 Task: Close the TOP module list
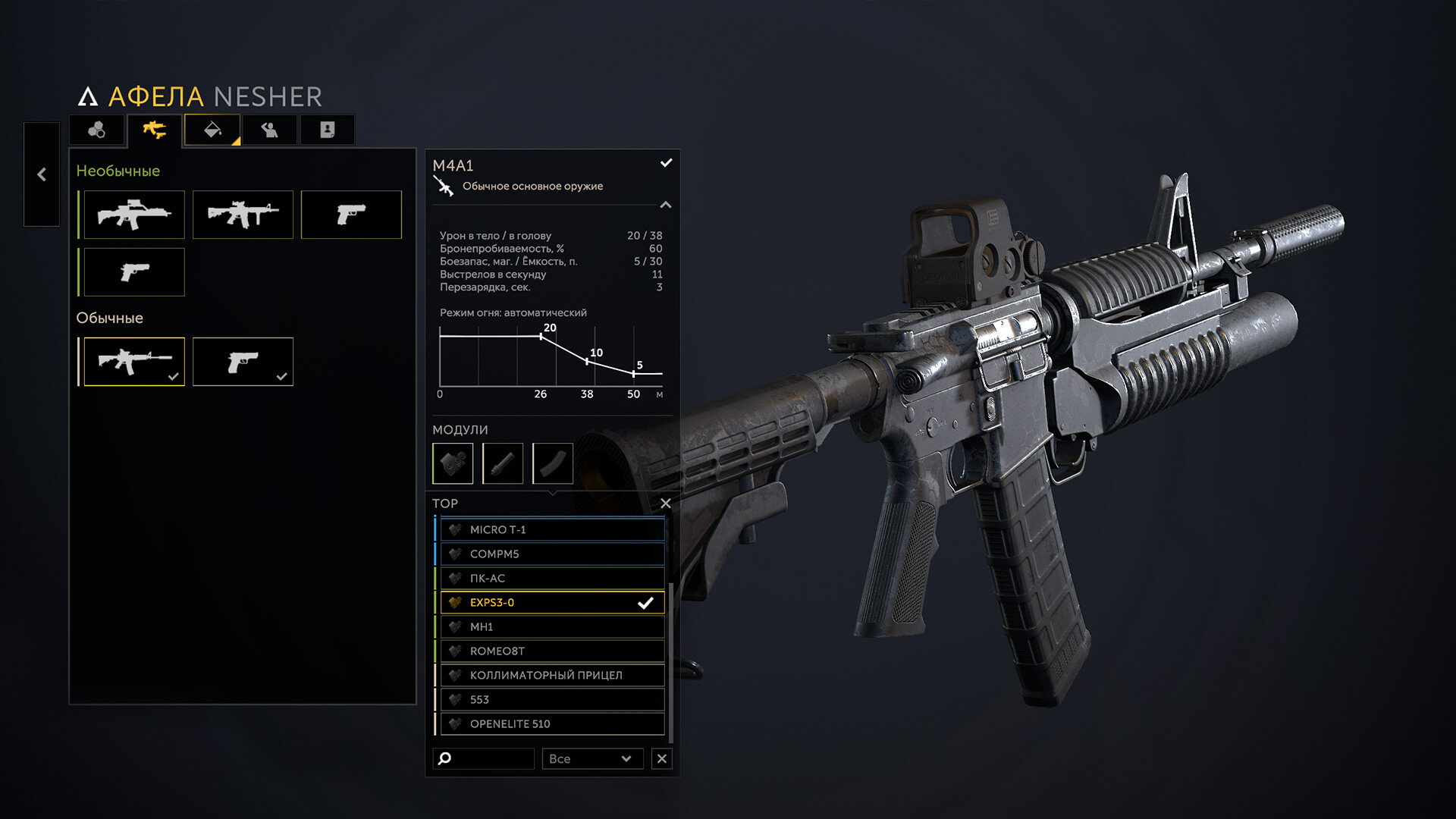pyautogui.click(x=666, y=504)
